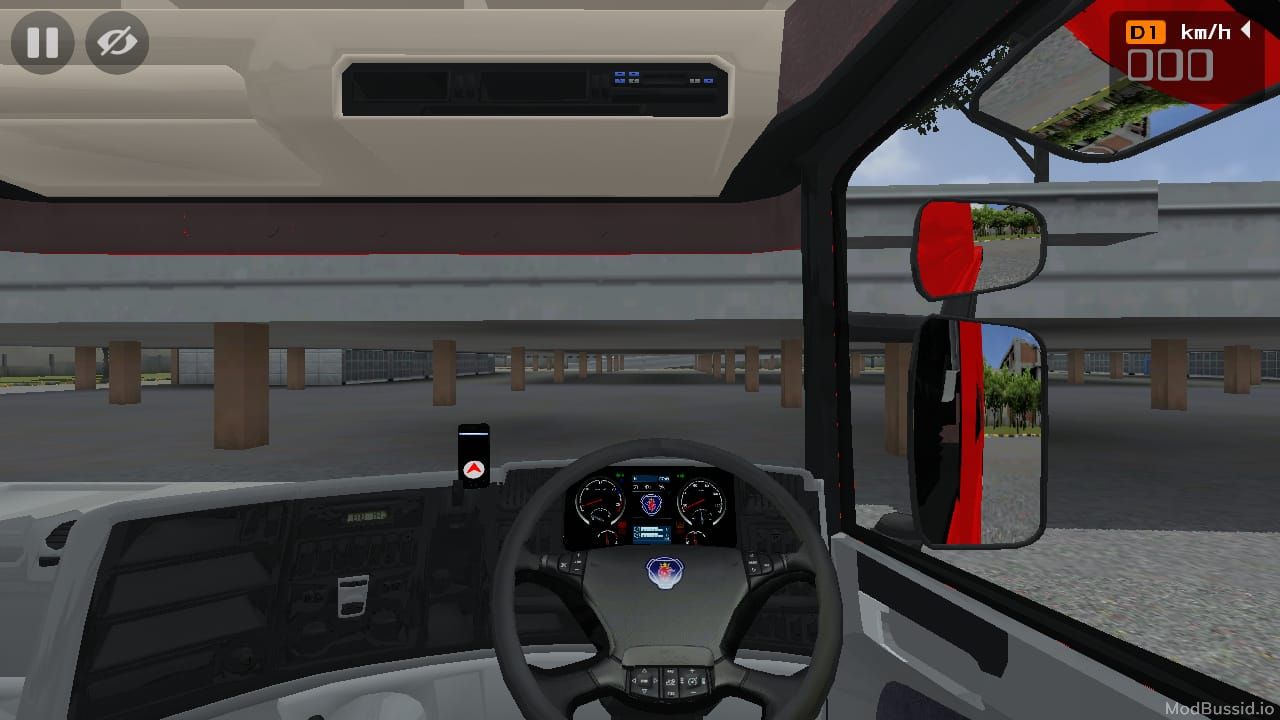
Task: Toggle the pause state of the simulation
Action: click(x=42, y=42)
